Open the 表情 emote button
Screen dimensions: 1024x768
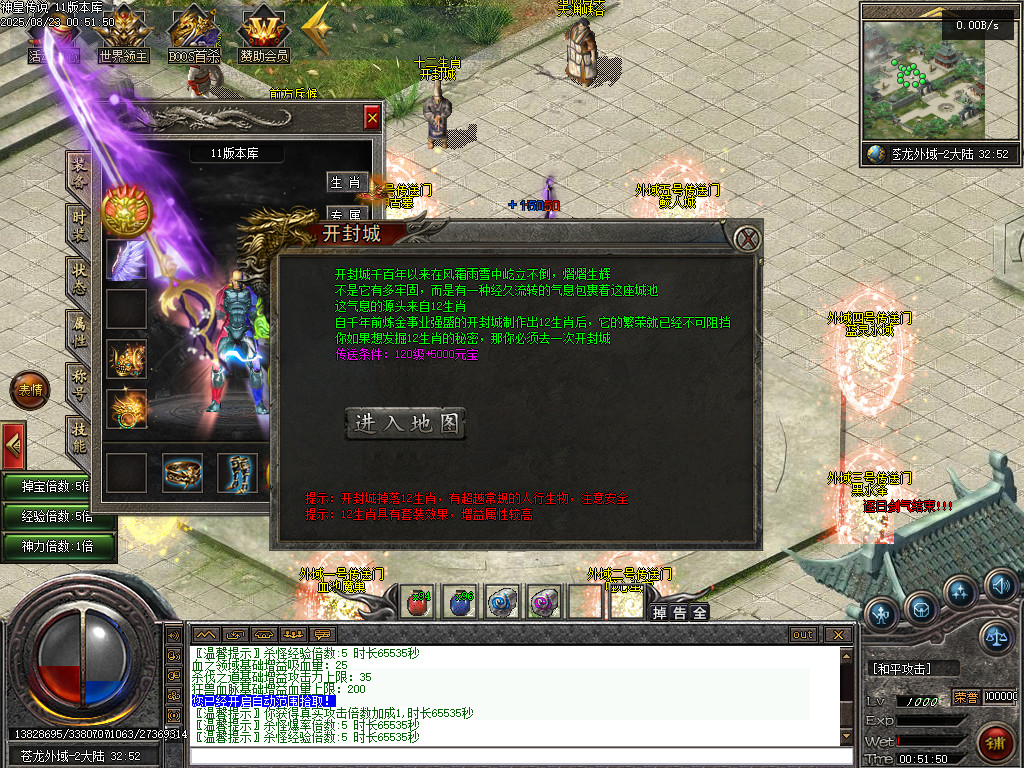(x=29, y=391)
